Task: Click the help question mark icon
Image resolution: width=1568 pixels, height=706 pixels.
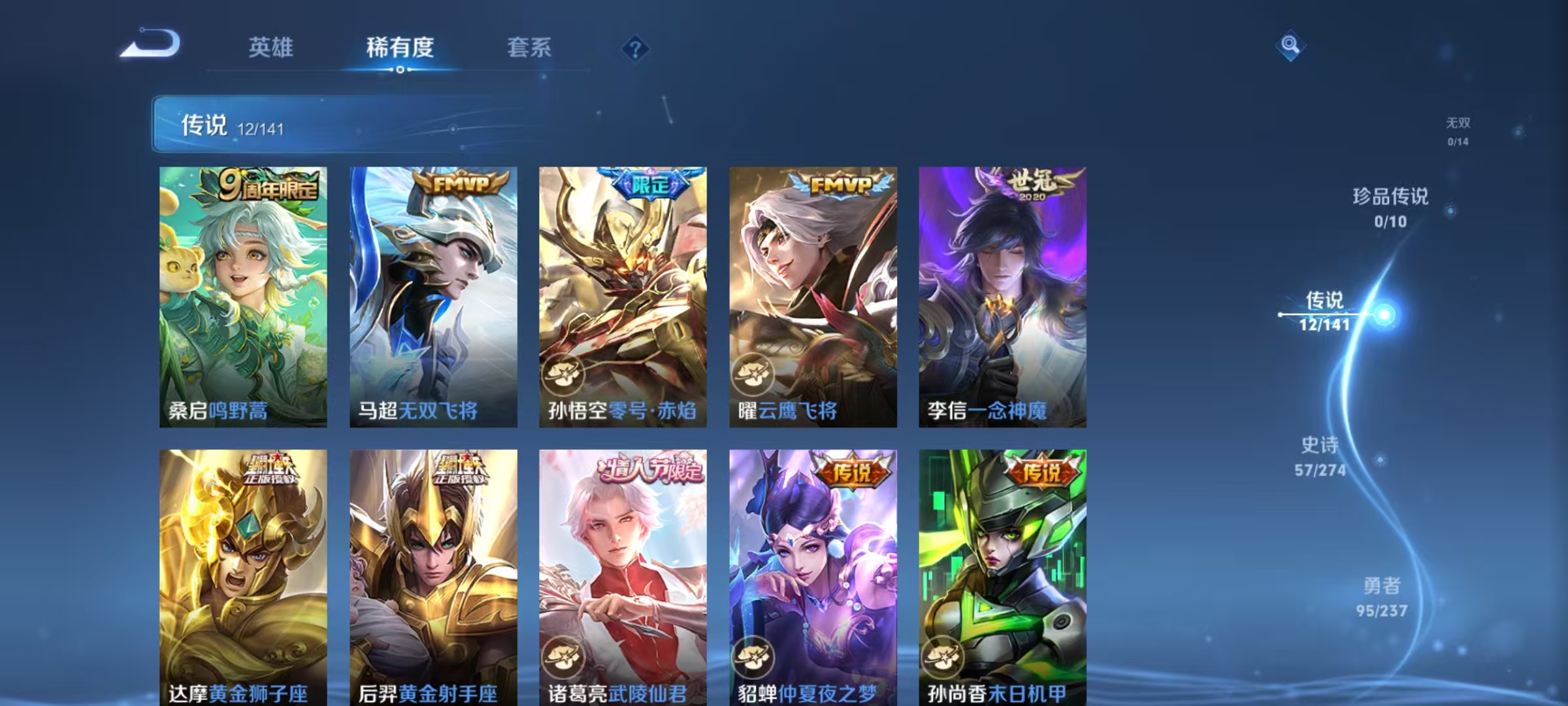Action: [637, 47]
